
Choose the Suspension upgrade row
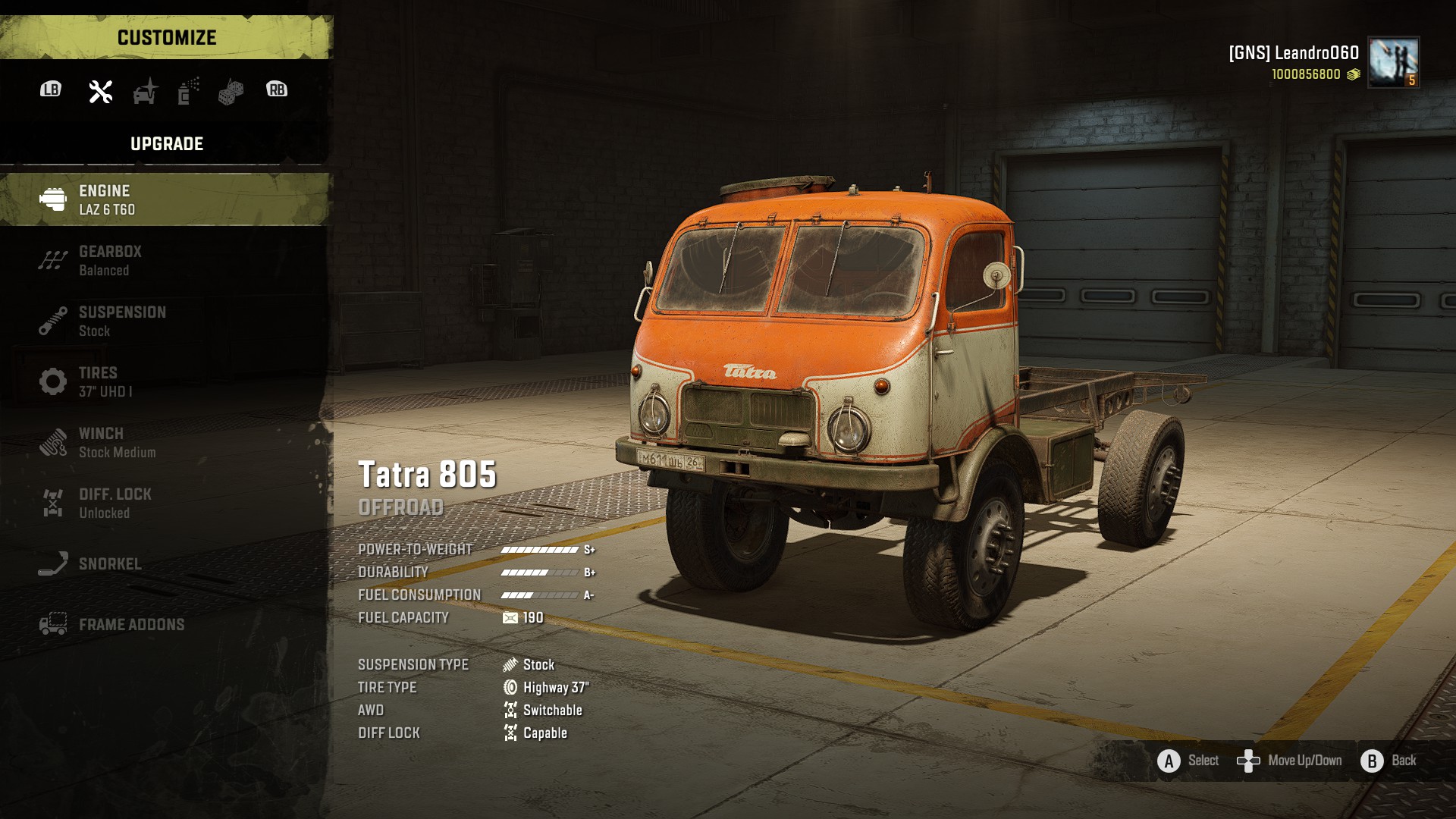[165, 321]
